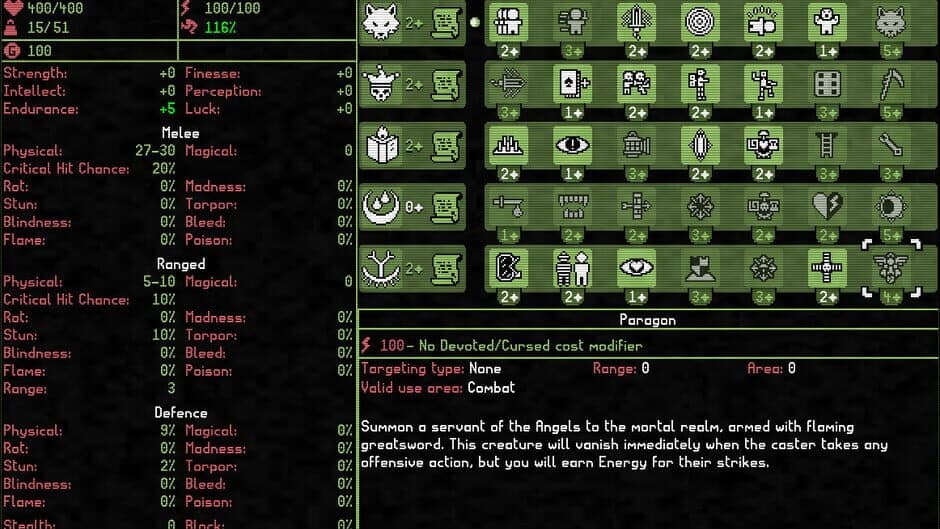Pick the fanged jaws ability
This screenshot has width=940, height=529.
pos(572,207)
